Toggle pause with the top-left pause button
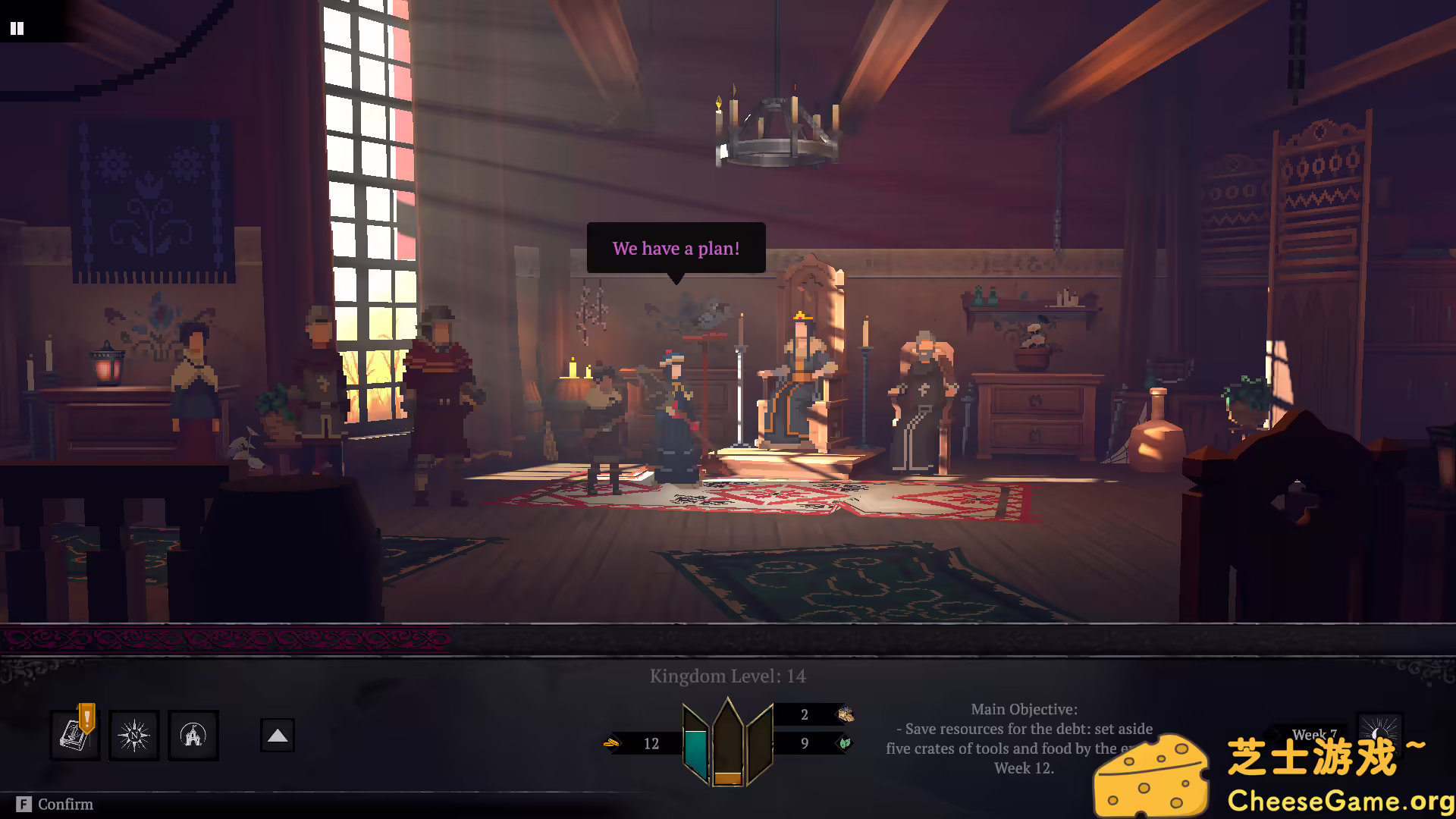Screen dimensions: 1456x819 pos(17,28)
